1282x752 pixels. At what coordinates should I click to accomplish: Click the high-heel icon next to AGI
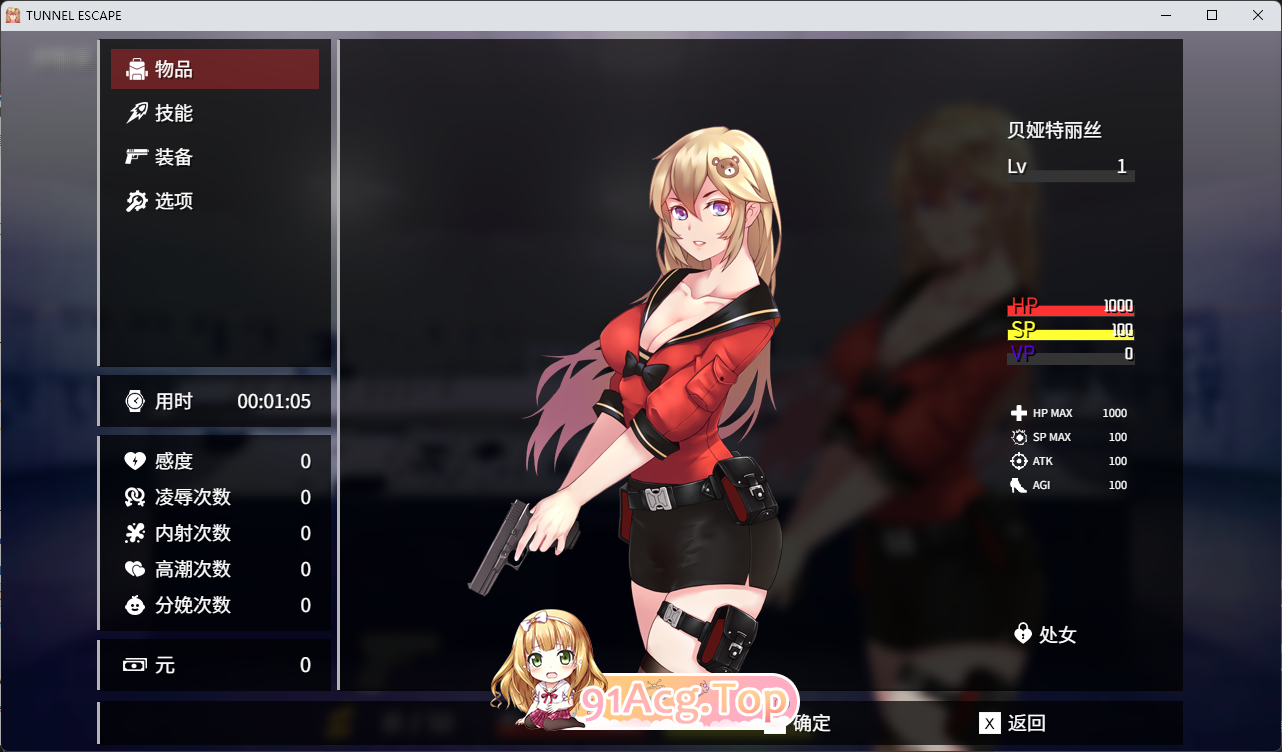point(1016,485)
